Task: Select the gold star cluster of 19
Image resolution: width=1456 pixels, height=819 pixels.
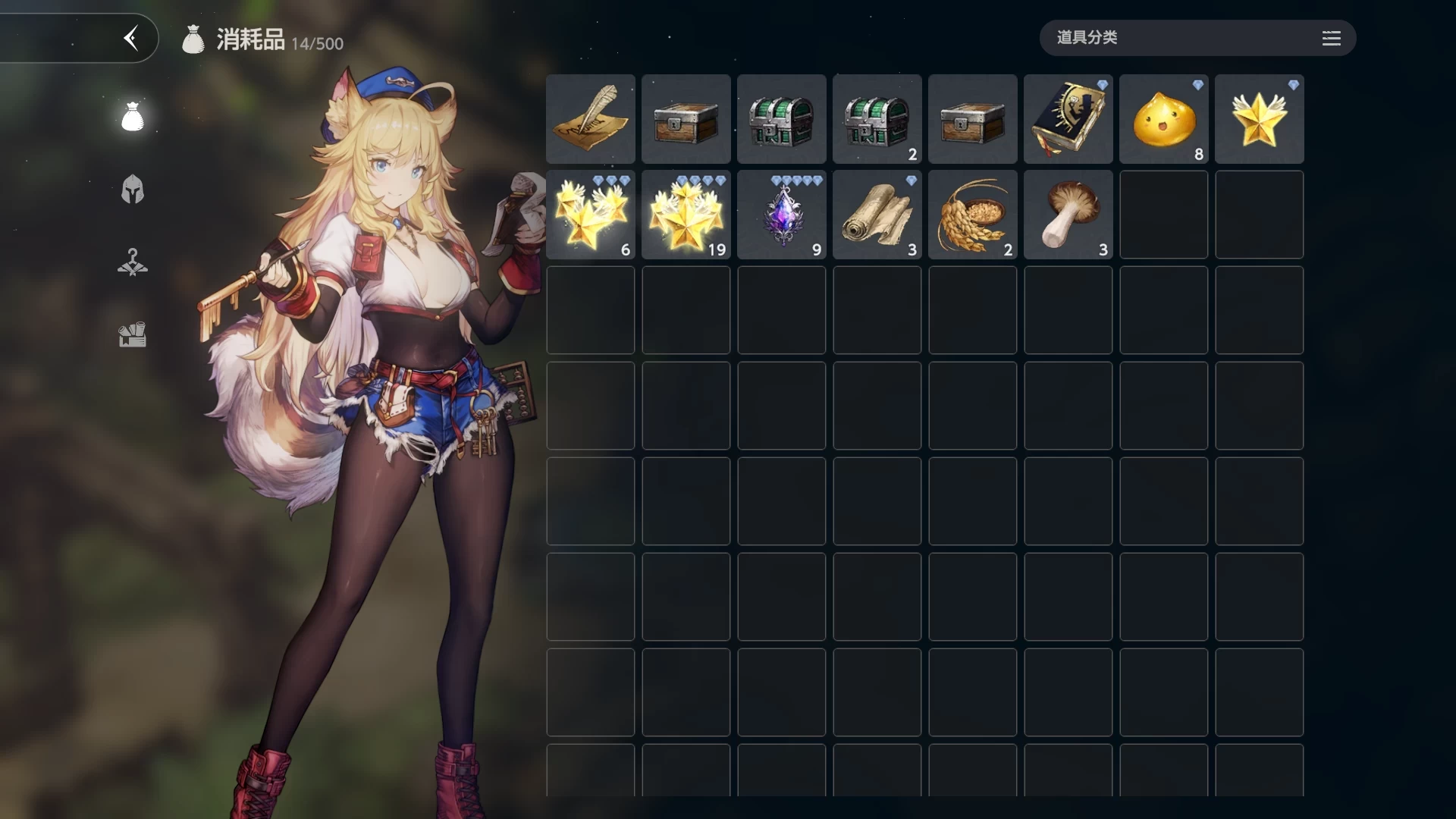Action: [x=686, y=215]
